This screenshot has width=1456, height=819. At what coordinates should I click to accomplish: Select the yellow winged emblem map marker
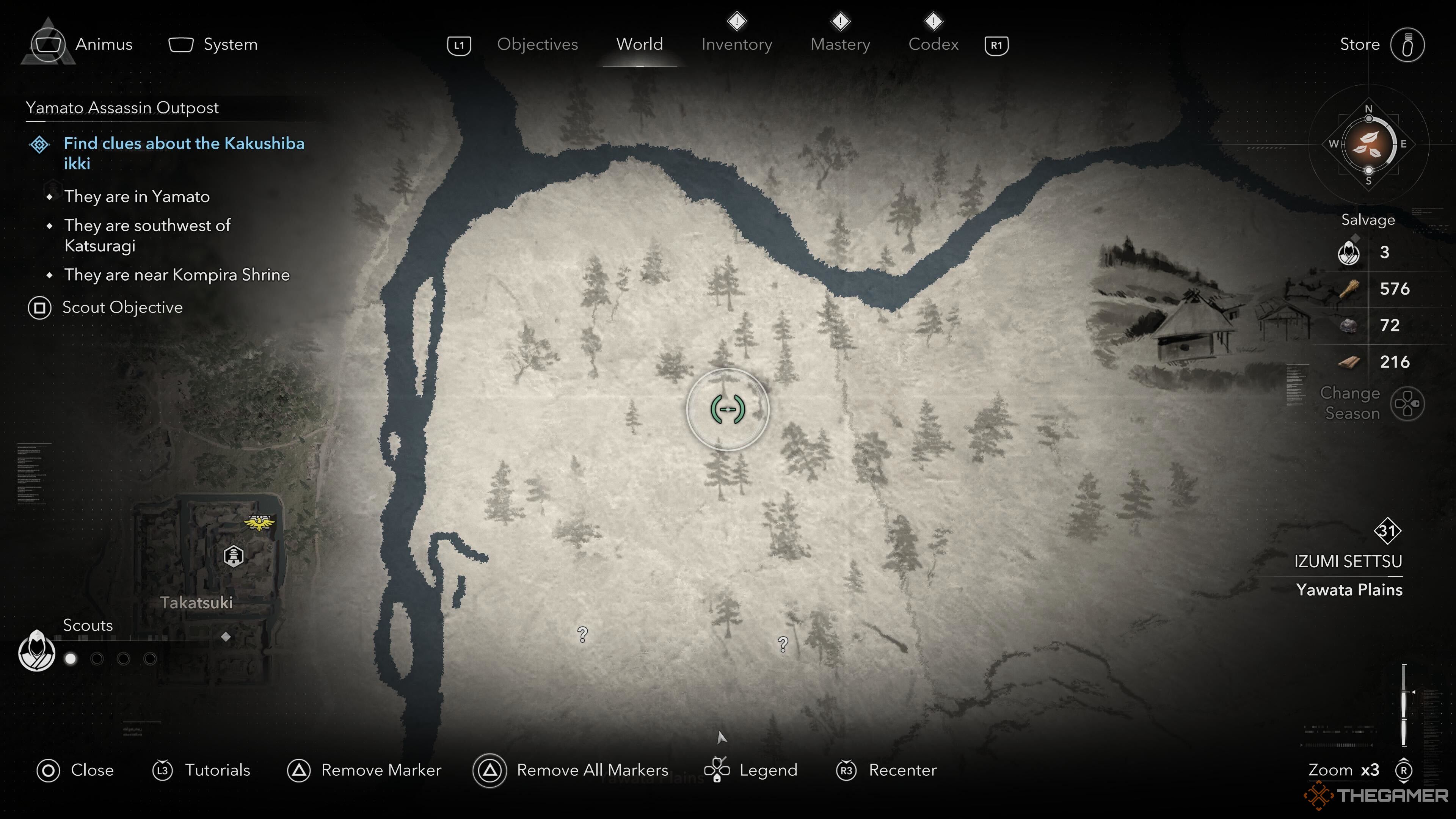pyautogui.click(x=259, y=523)
